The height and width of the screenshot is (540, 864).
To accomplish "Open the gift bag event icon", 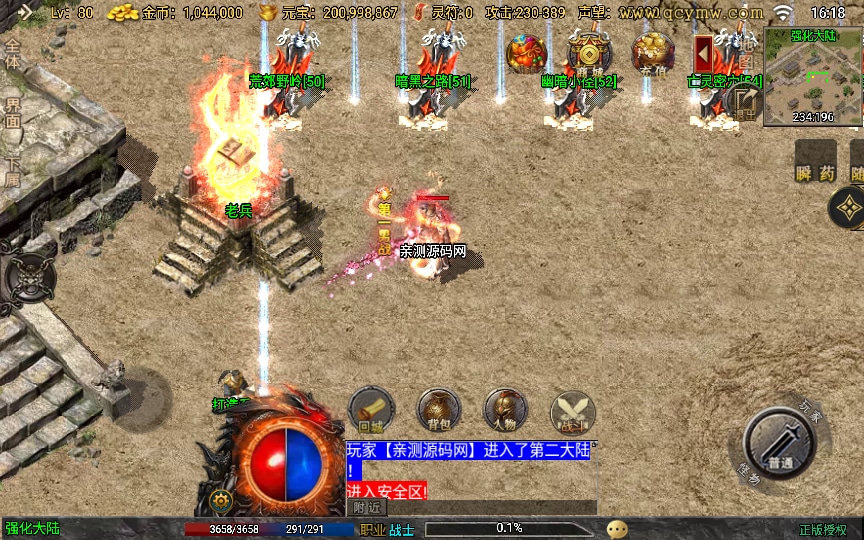I will pos(525,53).
